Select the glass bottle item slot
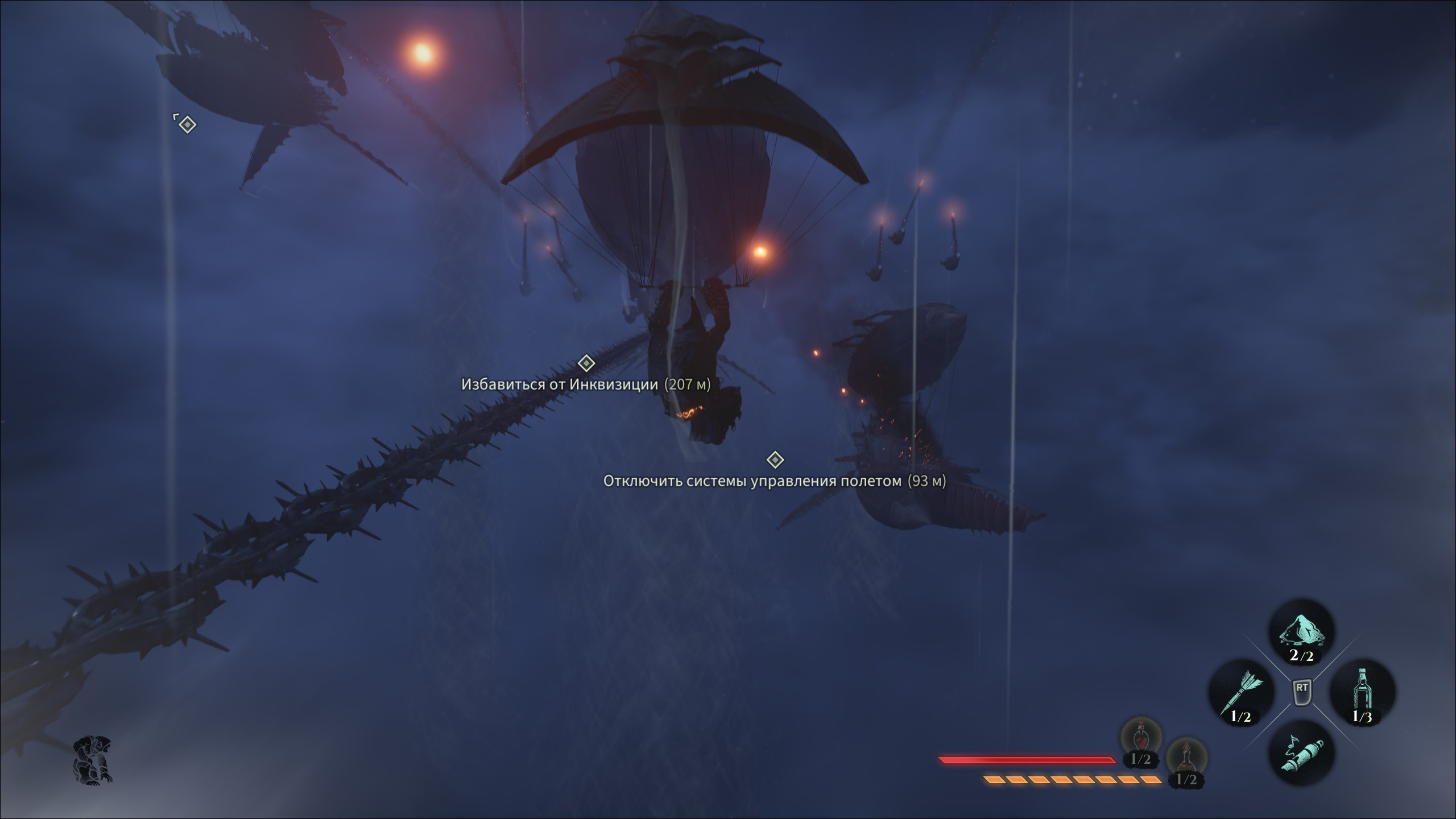This screenshot has width=1456, height=819. click(x=1362, y=692)
